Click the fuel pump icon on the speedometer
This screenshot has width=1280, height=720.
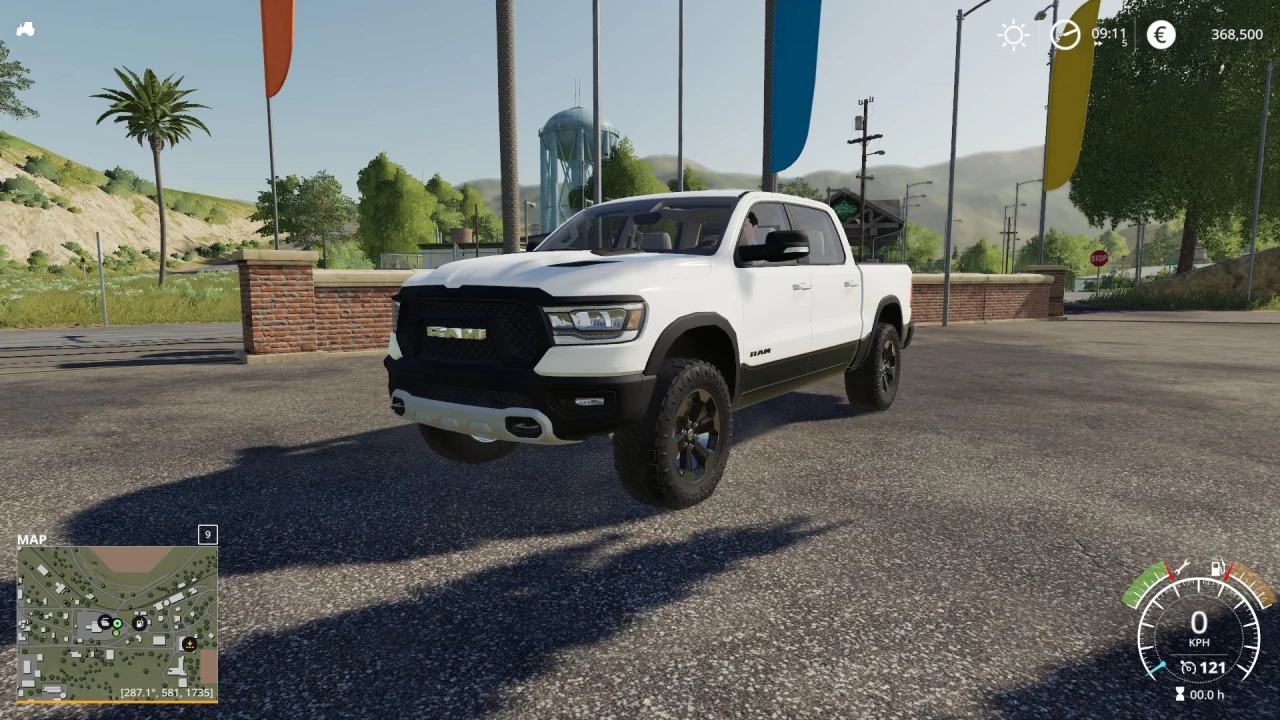coord(1217,566)
